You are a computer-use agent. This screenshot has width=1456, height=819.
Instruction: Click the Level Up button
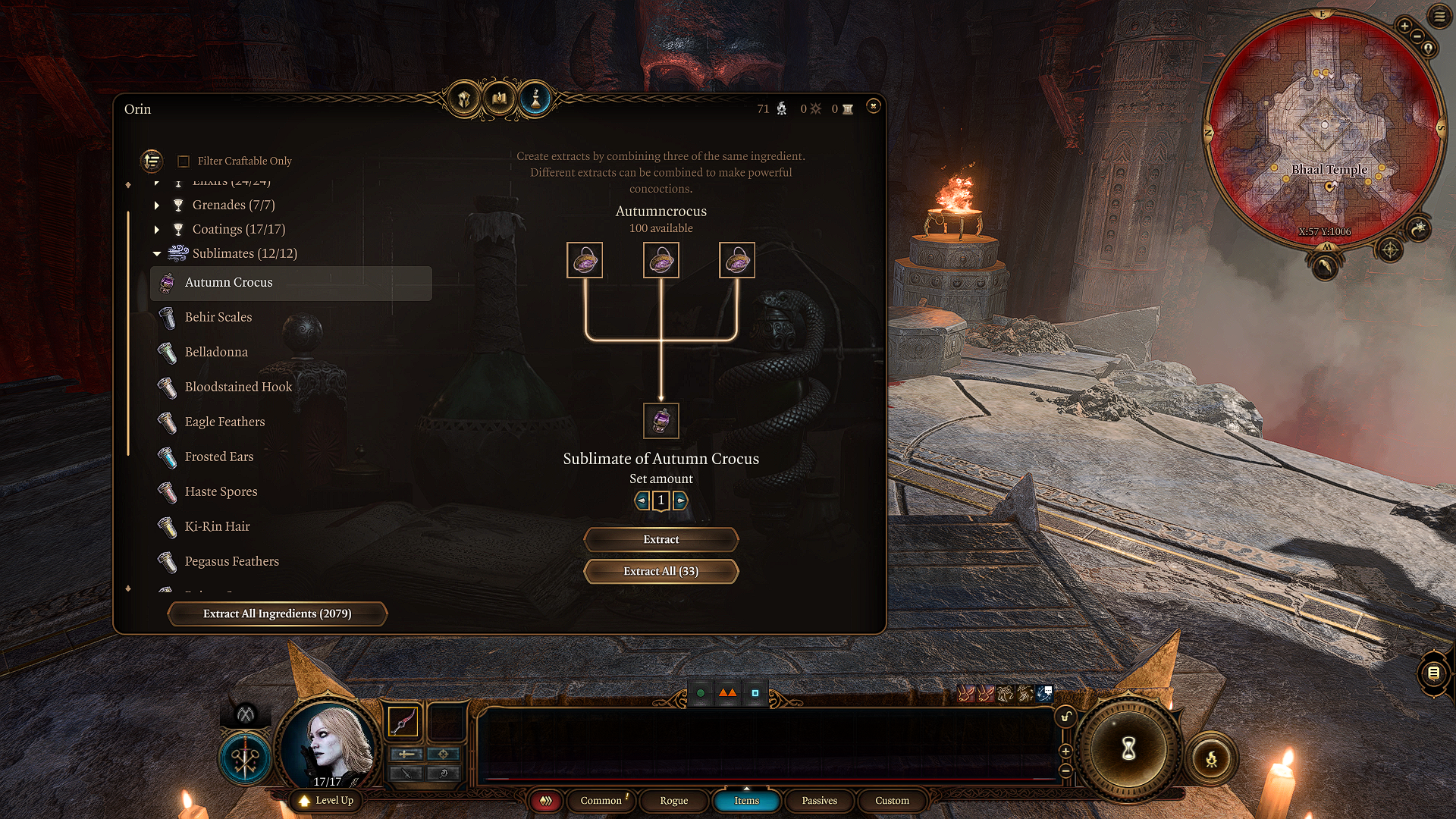click(x=327, y=800)
